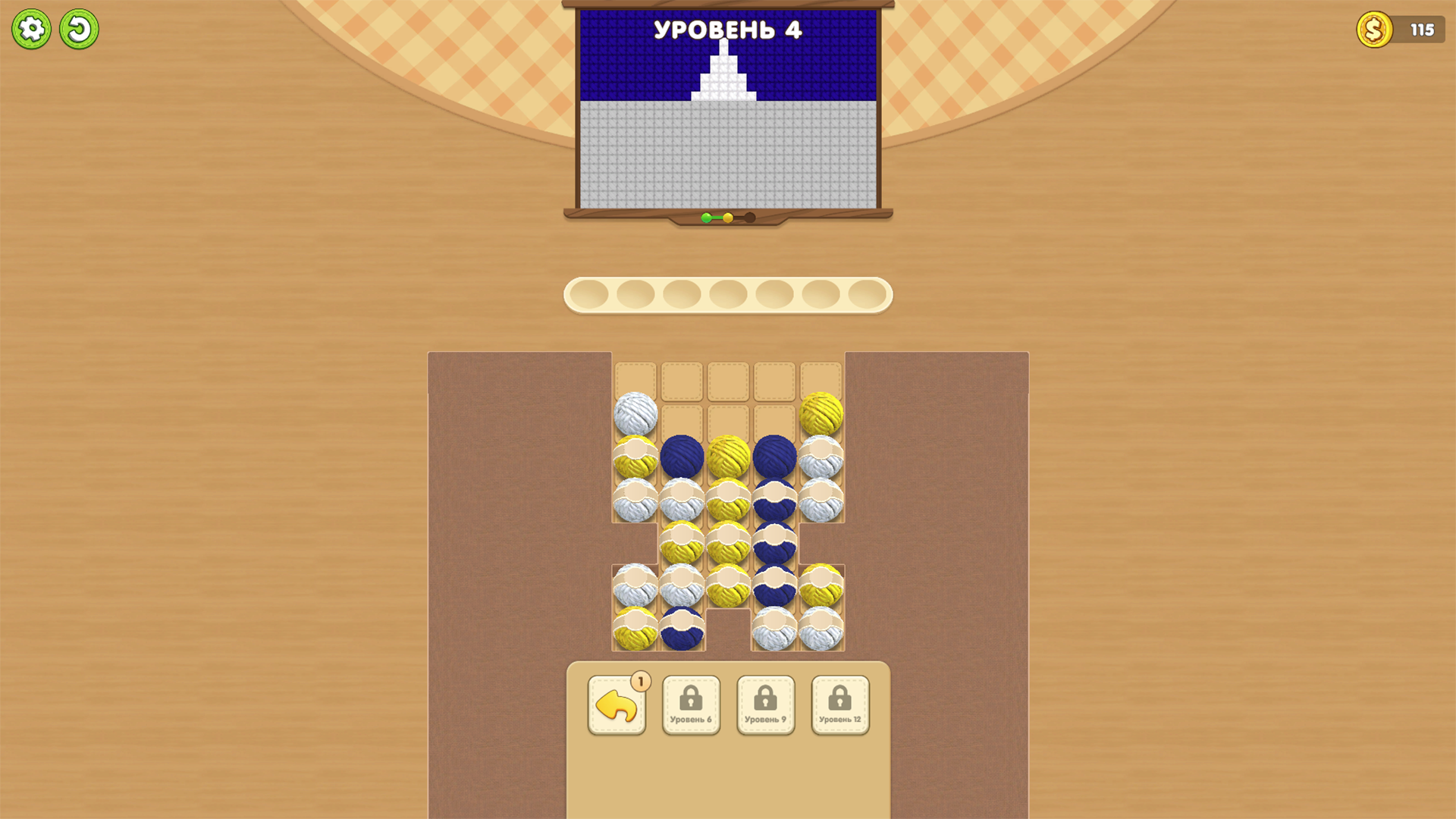Click the leftmost empty slot in the tray

pos(590,294)
